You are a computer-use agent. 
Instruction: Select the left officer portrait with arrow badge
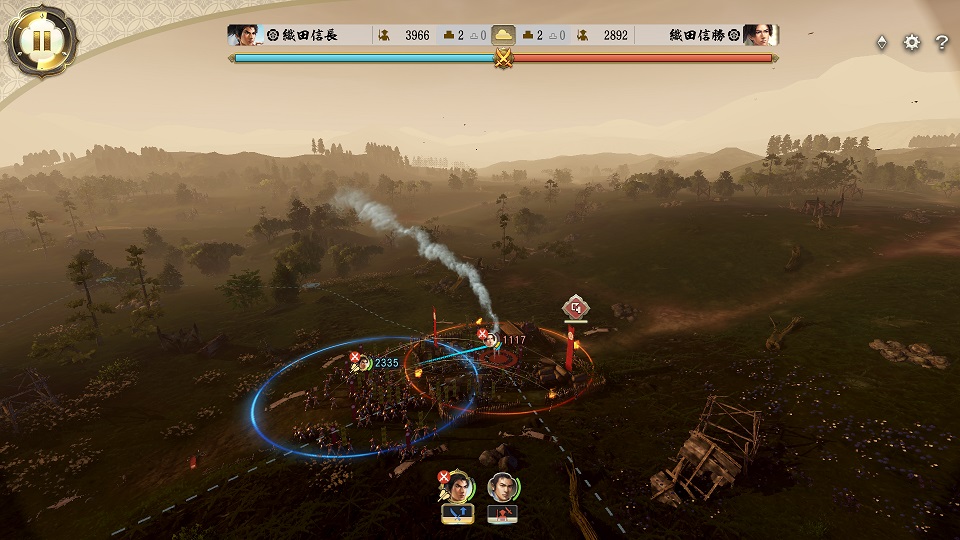click(457, 487)
